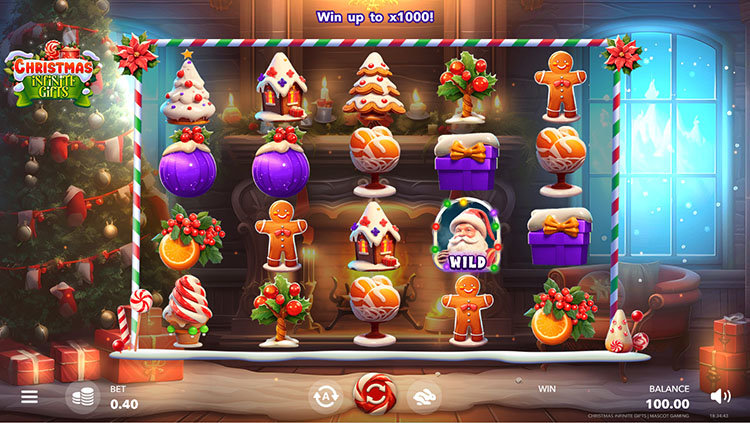Toggle the sound speaker icon
The width and height of the screenshot is (750, 423).
pyautogui.click(x=720, y=395)
